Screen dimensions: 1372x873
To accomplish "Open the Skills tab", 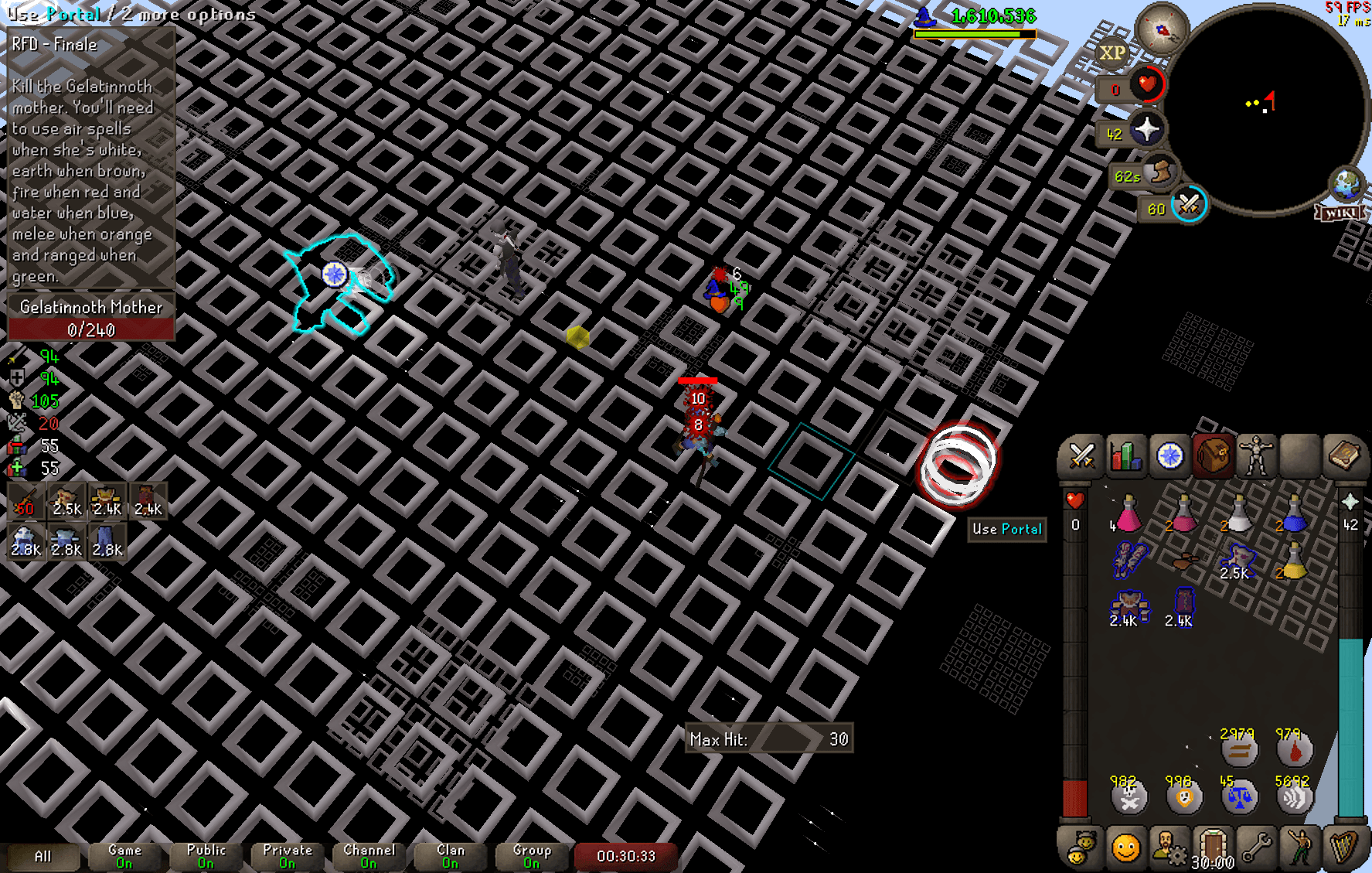I will 1127,456.
